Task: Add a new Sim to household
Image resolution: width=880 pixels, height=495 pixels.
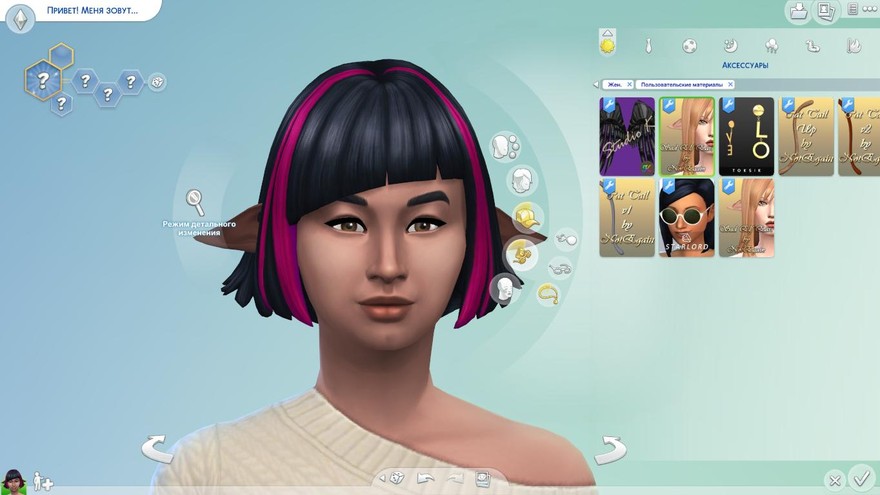Action: [x=43, y=481]
